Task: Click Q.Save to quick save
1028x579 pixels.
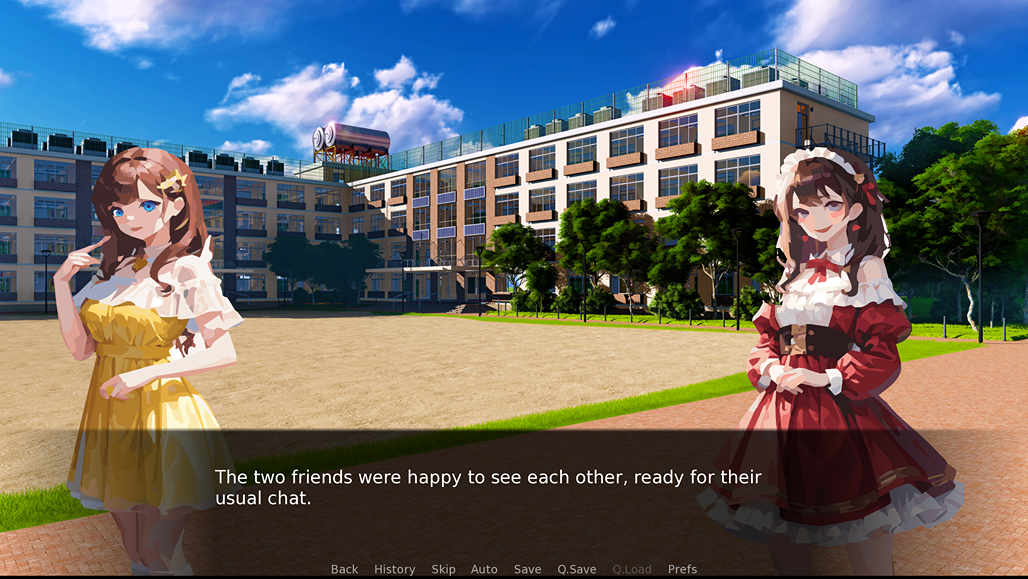Action: click(x=576, y=569)
